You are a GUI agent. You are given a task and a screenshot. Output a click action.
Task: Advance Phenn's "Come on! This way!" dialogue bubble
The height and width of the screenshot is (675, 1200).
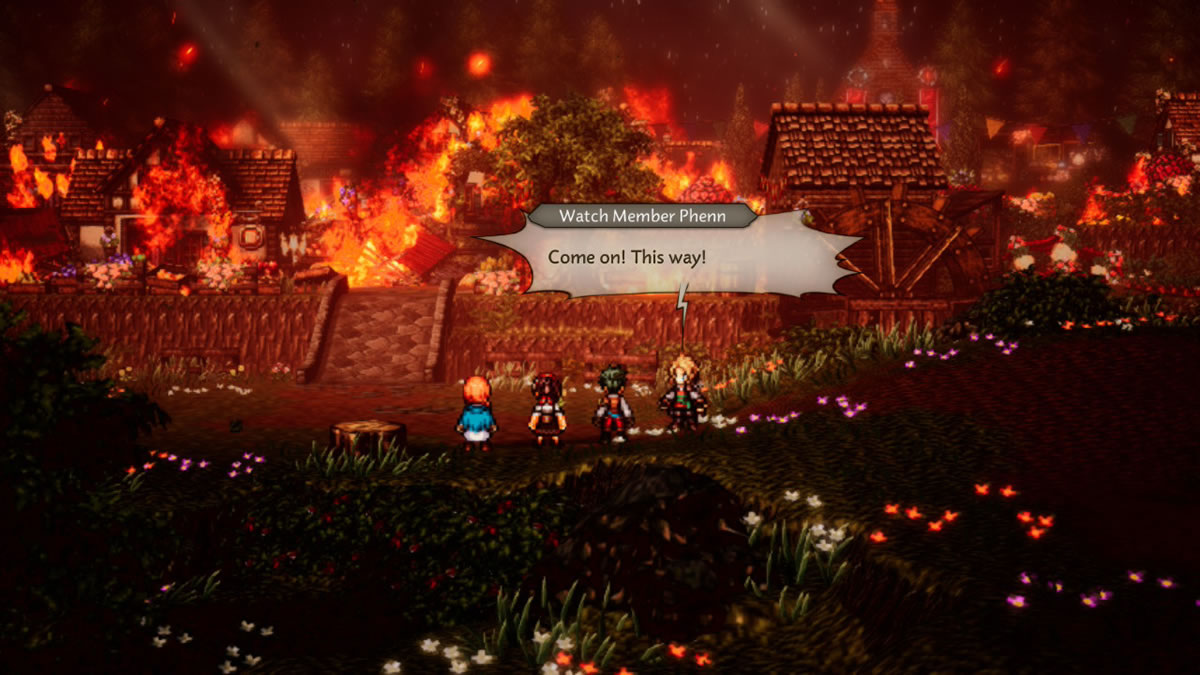[668, 258]
